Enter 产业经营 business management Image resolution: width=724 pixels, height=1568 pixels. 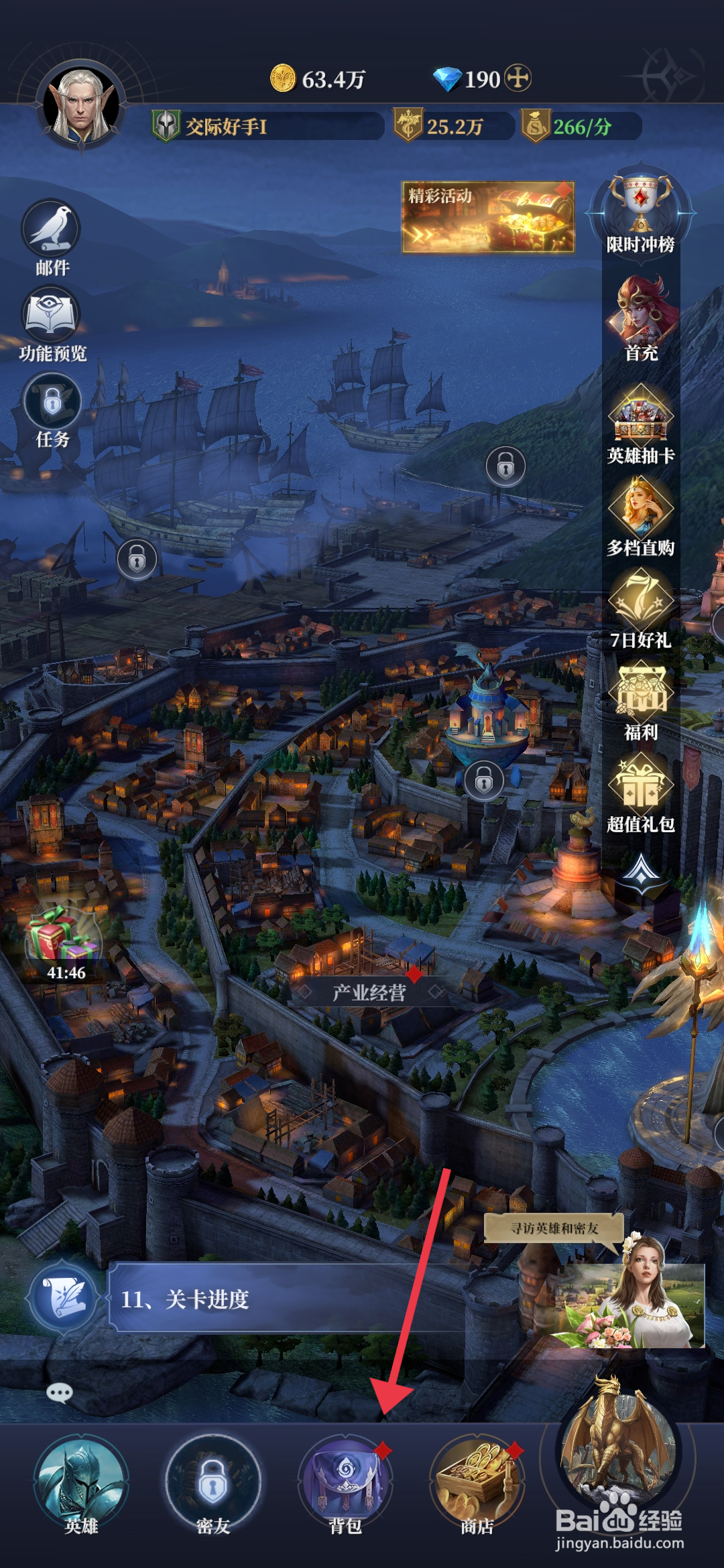tap(369, 992)
